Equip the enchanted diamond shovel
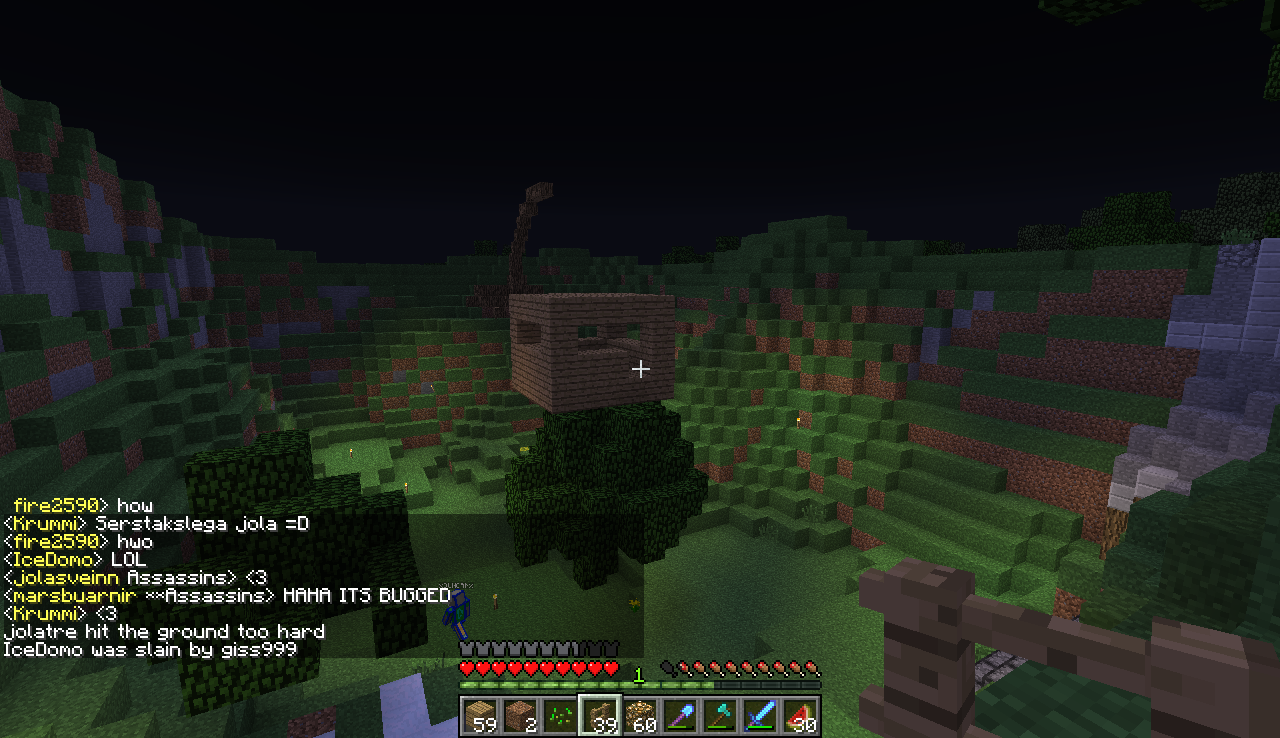 coord(680,716)
